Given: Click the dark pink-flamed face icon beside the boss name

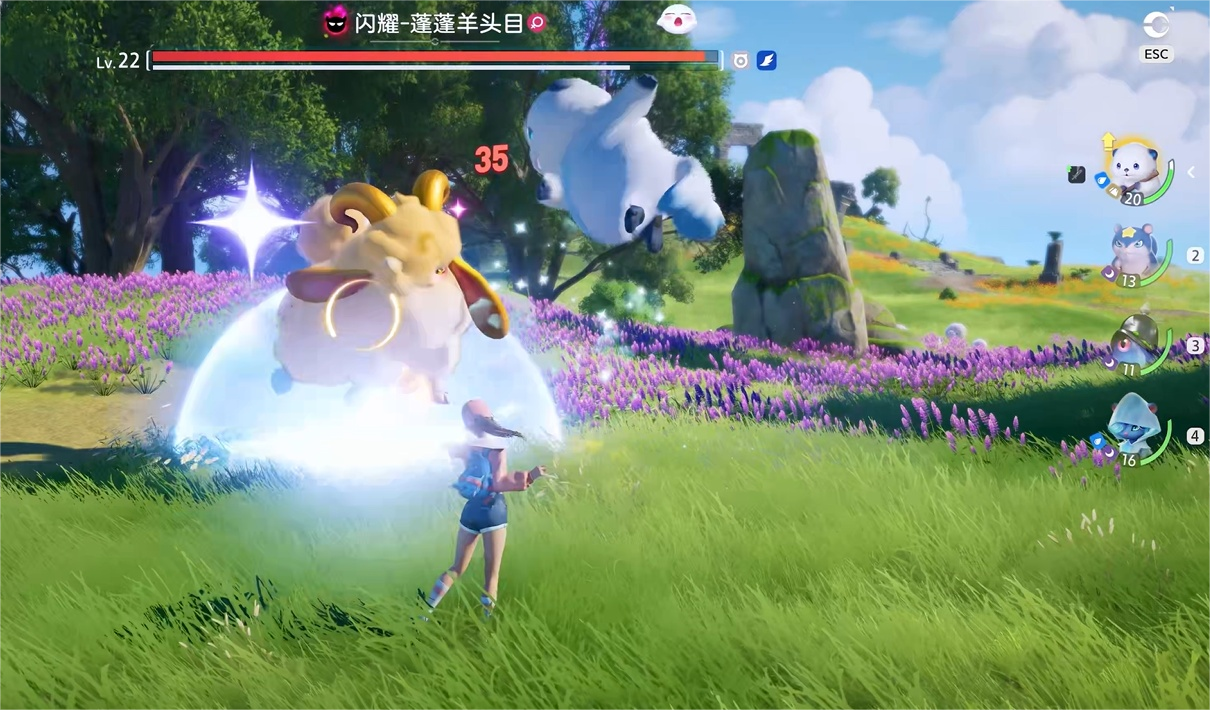Looking at the screenshot, I should click(x=336, y=23).
